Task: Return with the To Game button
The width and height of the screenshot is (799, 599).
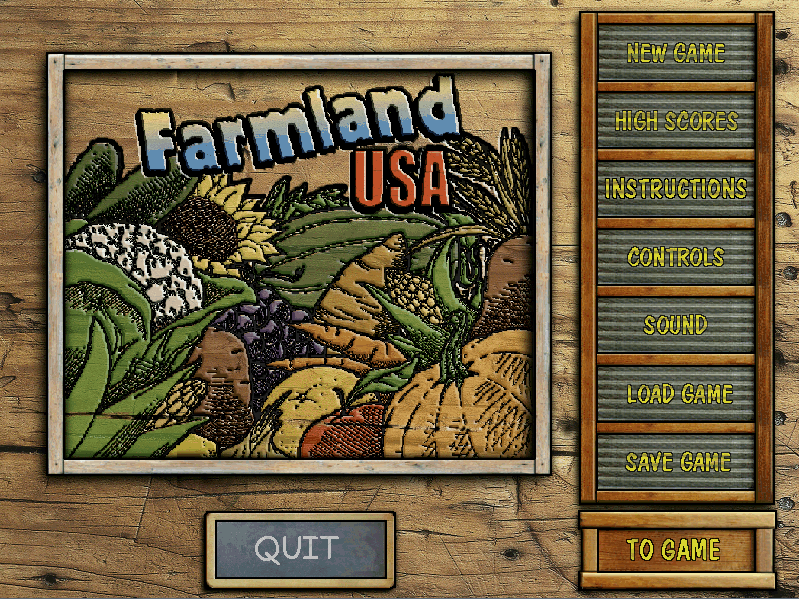Action: click(x=674, y=549)
